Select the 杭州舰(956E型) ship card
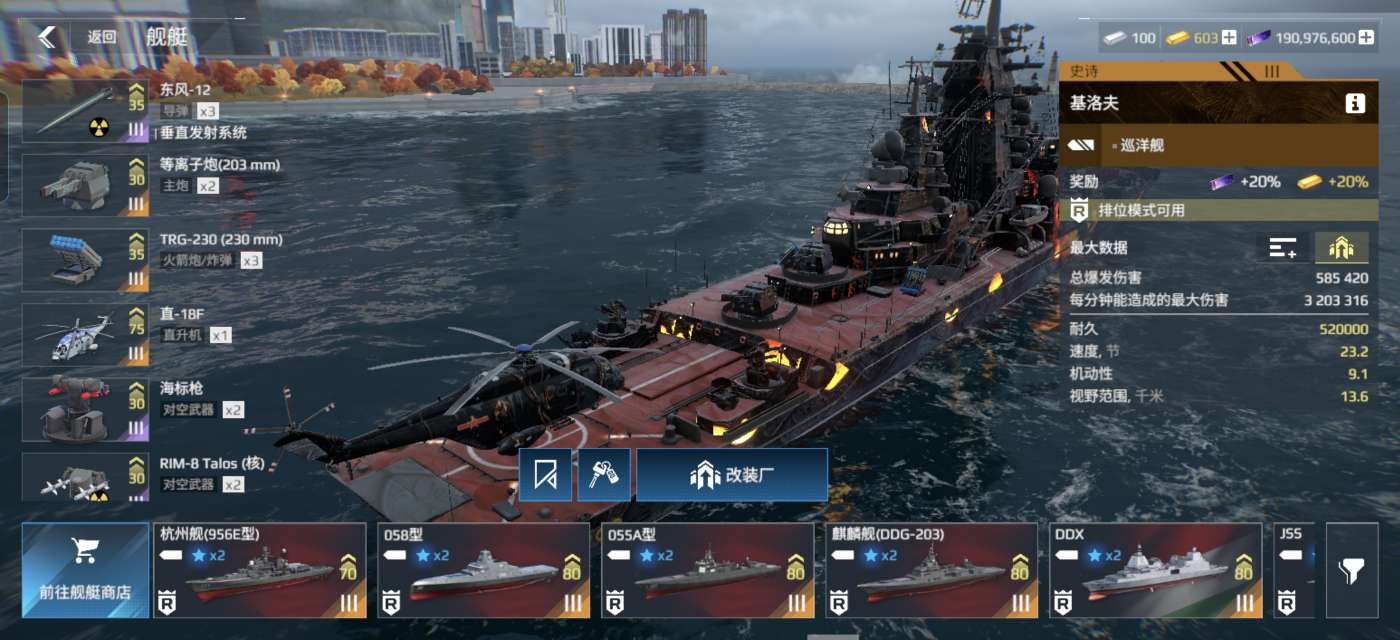 pyautogui.click(x=259, y=570)
